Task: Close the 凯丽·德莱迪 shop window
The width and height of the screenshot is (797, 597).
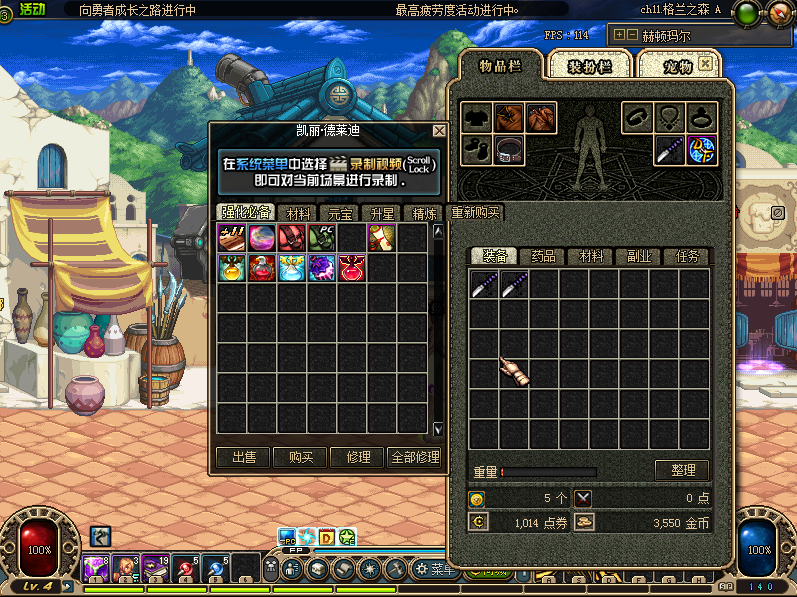Action: [x=439, y=130]
